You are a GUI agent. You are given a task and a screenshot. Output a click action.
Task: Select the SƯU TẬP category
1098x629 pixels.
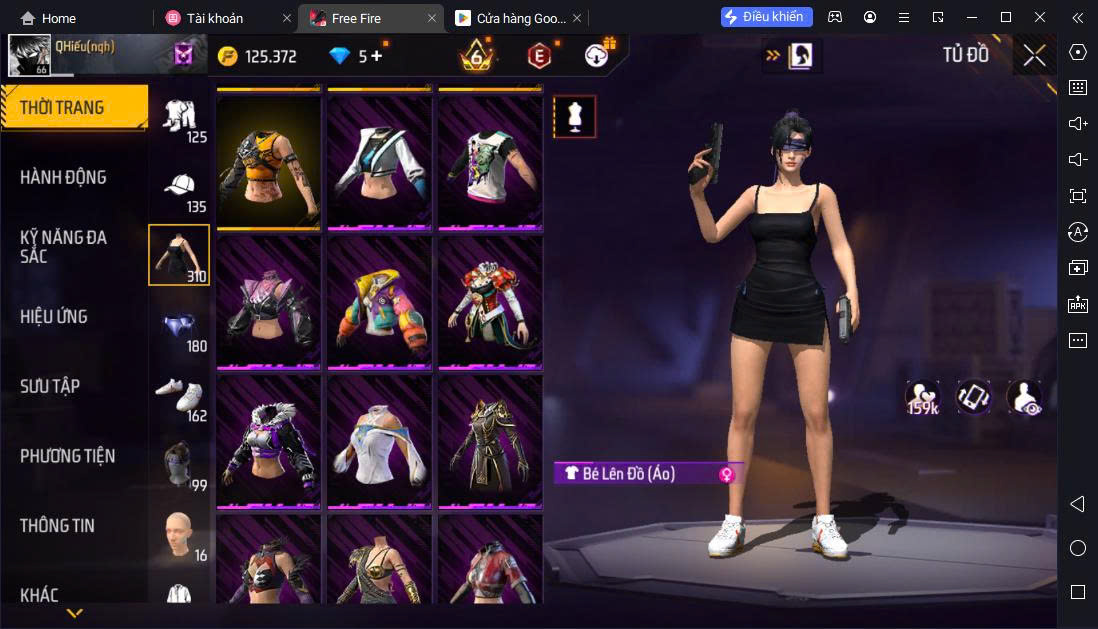pyautogui.click(x=50, y=386)
